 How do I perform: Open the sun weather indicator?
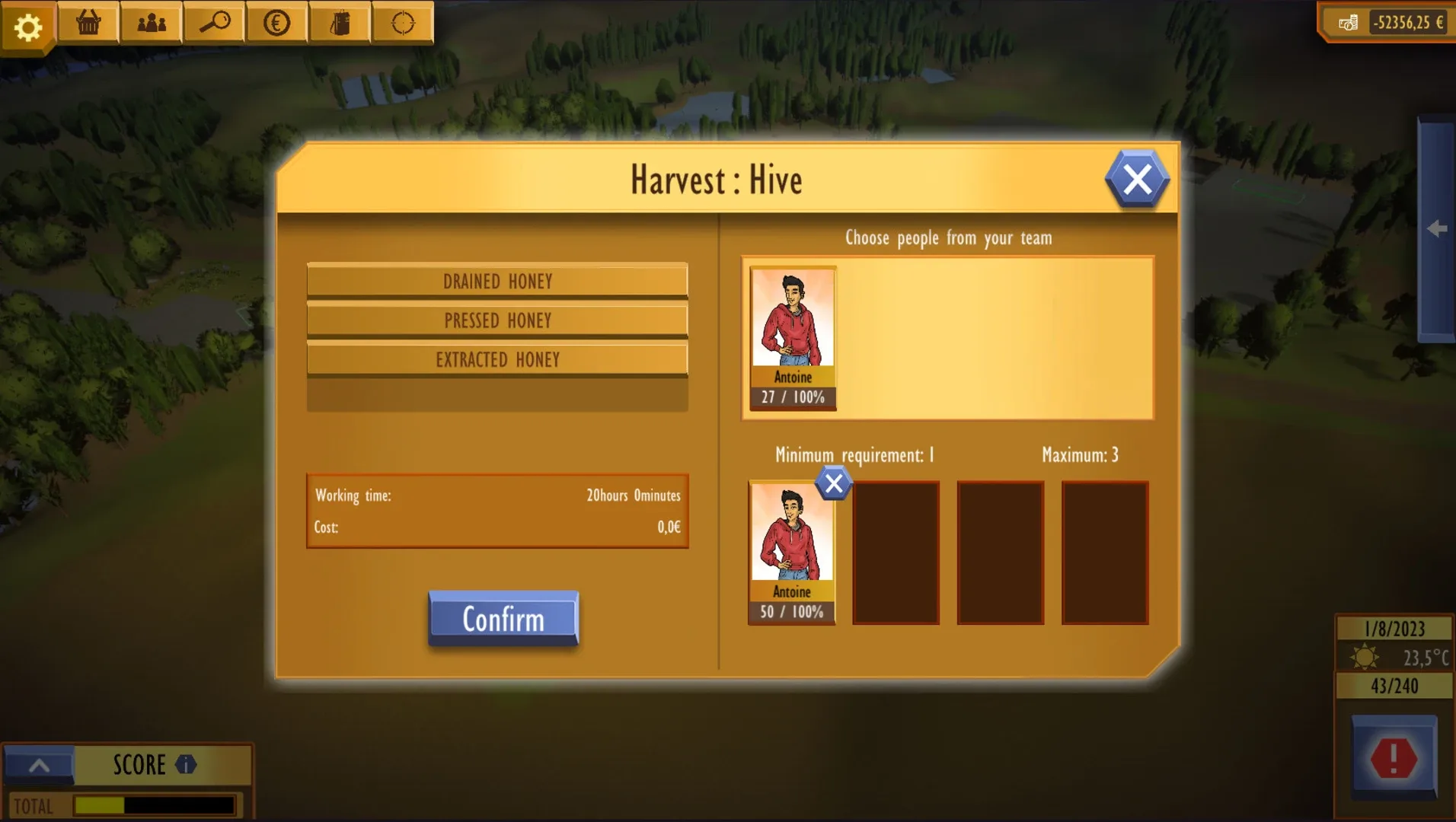tap(1365, 656)
